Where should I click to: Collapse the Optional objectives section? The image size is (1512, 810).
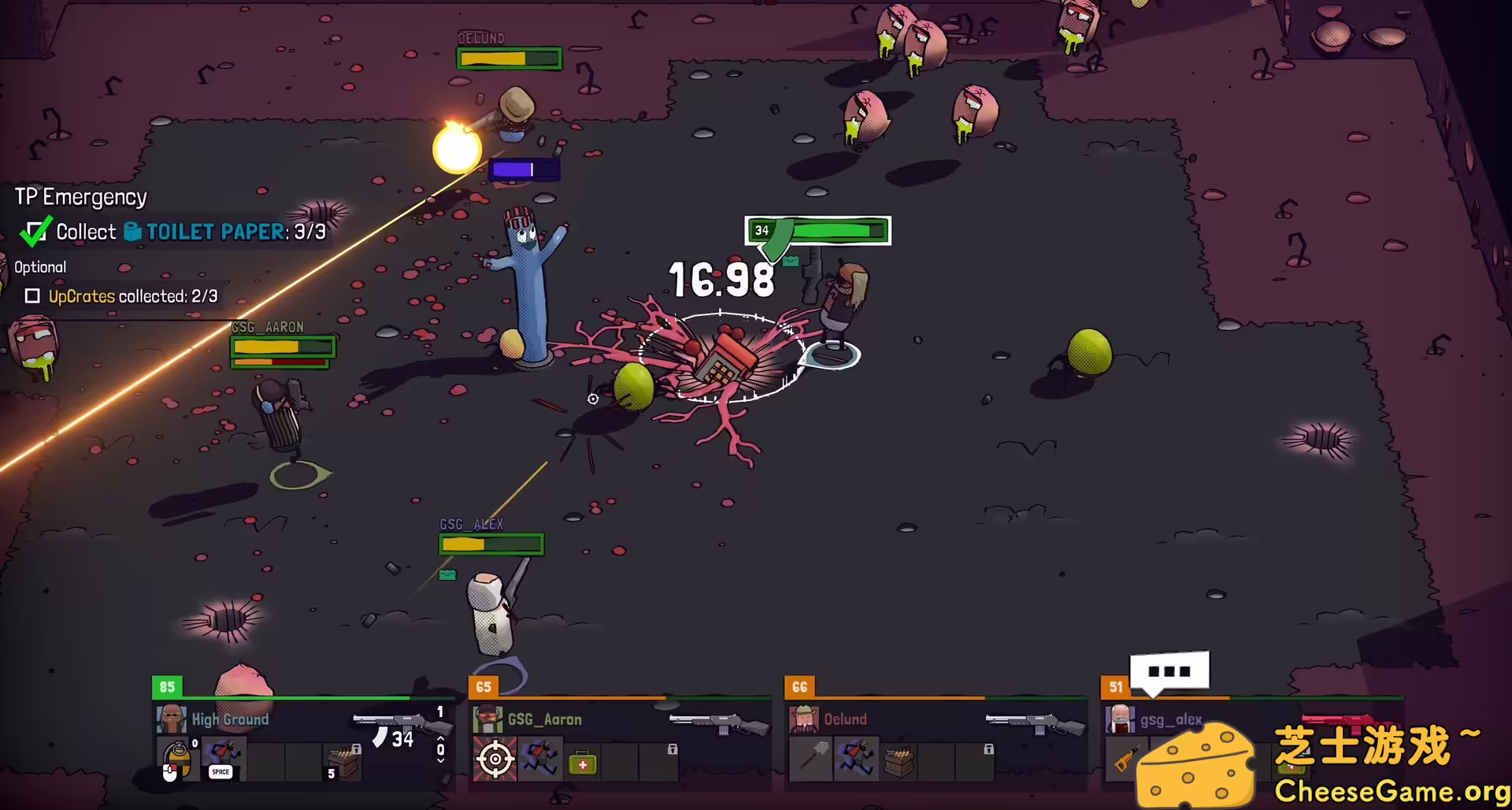point(39,266)
